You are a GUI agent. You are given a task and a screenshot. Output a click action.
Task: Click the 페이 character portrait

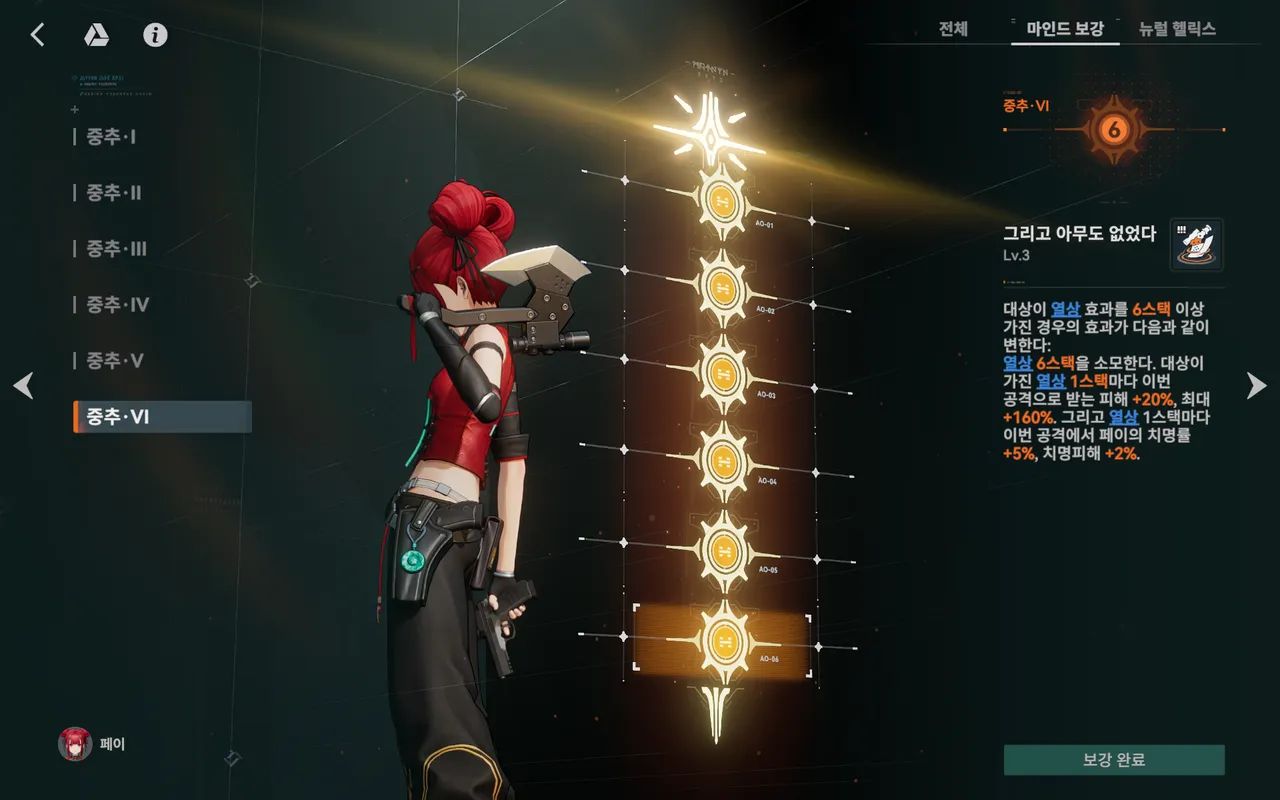coord(76,744)
